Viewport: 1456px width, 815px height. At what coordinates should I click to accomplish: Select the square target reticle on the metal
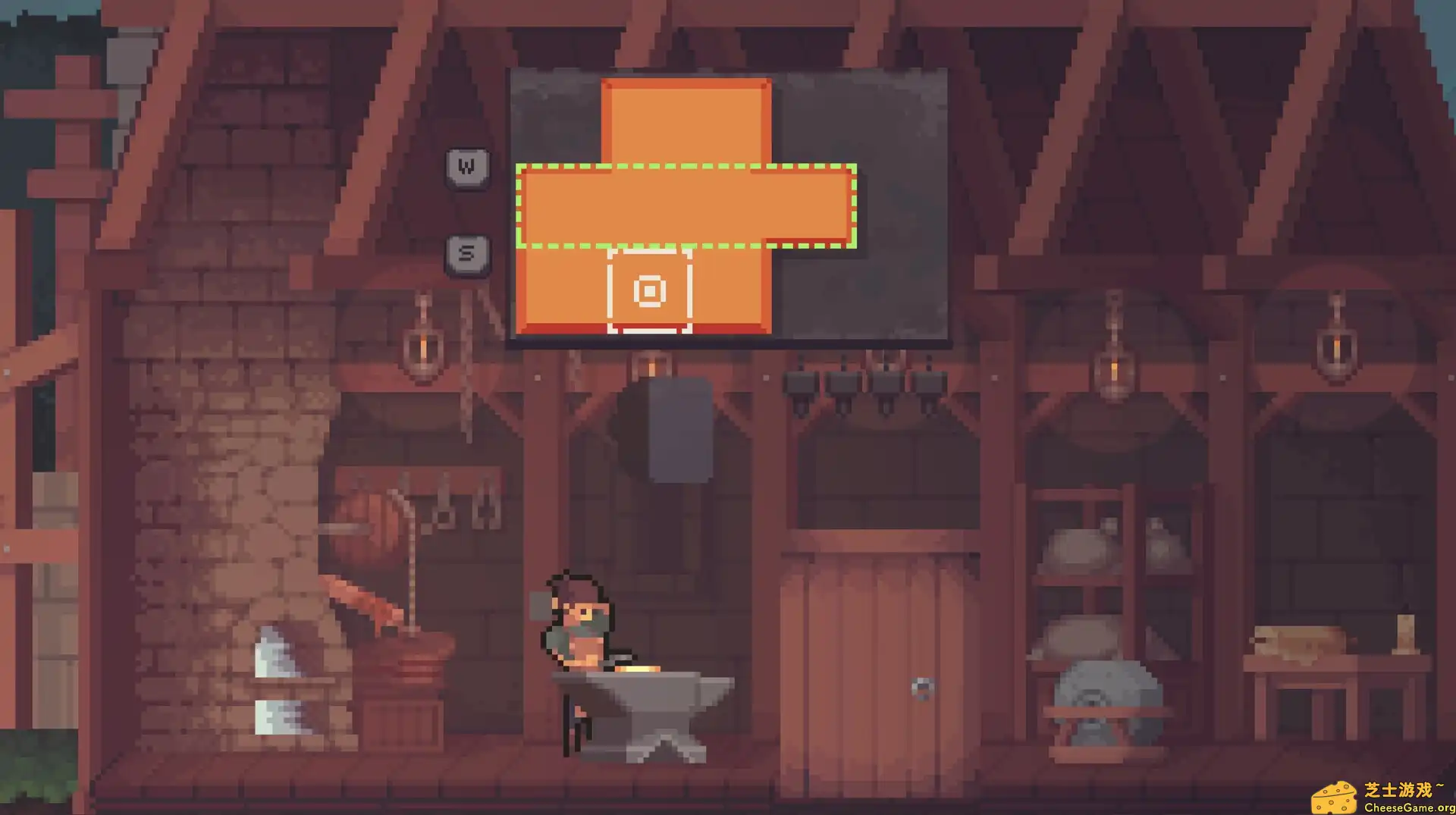(651, 290)
